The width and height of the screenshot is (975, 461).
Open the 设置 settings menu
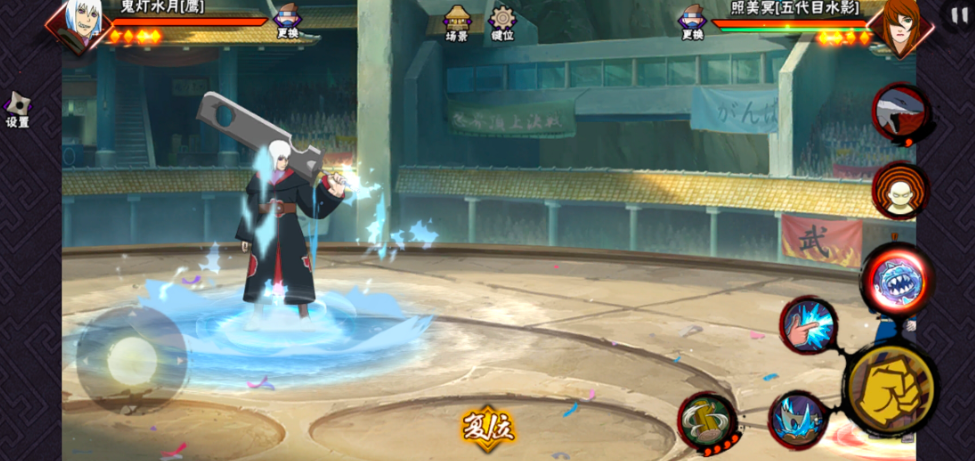(x=17, y=110)
